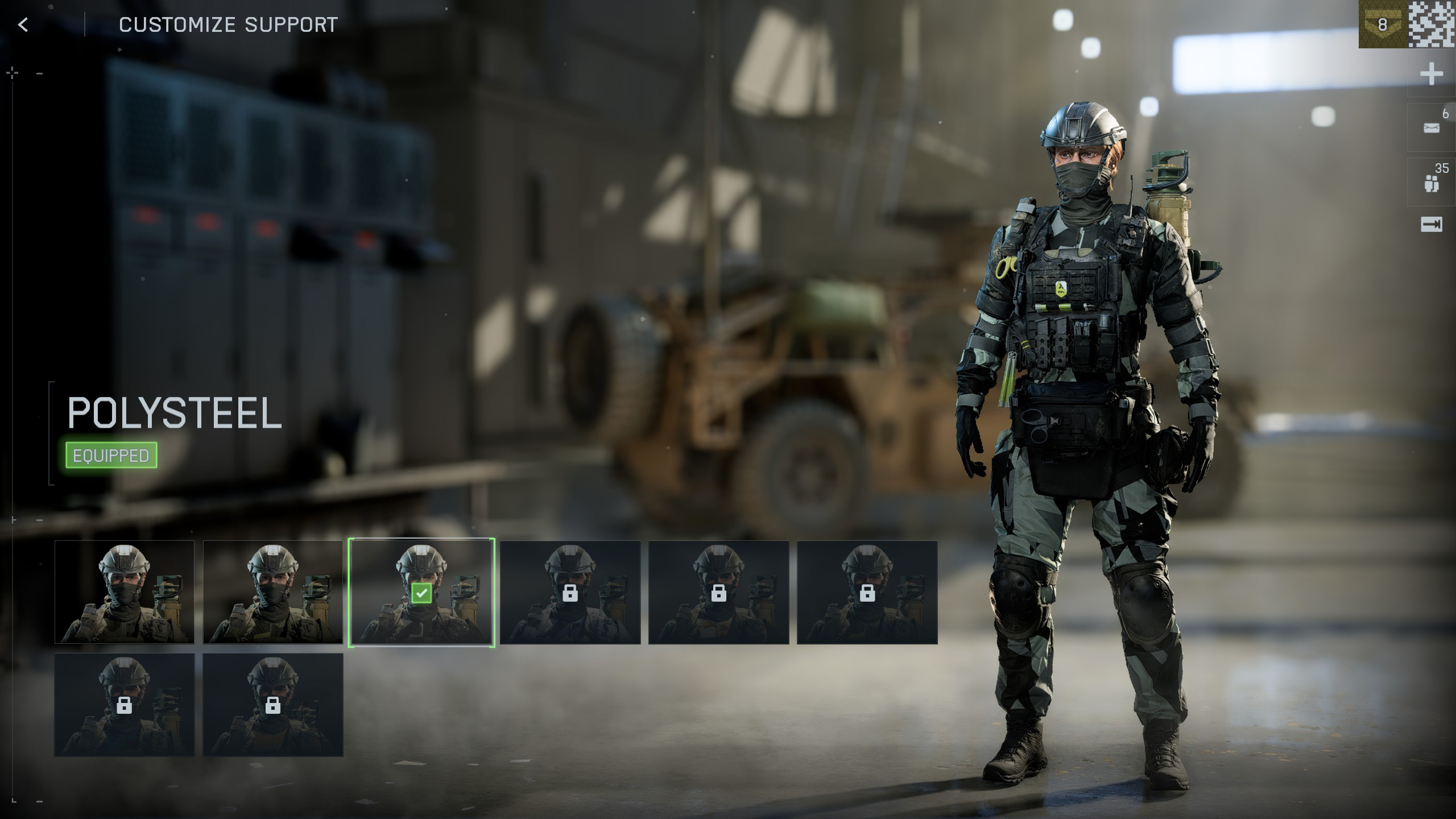Open the mail inbox envelope icon
The image size is (1456, 819).
click(1431, 128)
